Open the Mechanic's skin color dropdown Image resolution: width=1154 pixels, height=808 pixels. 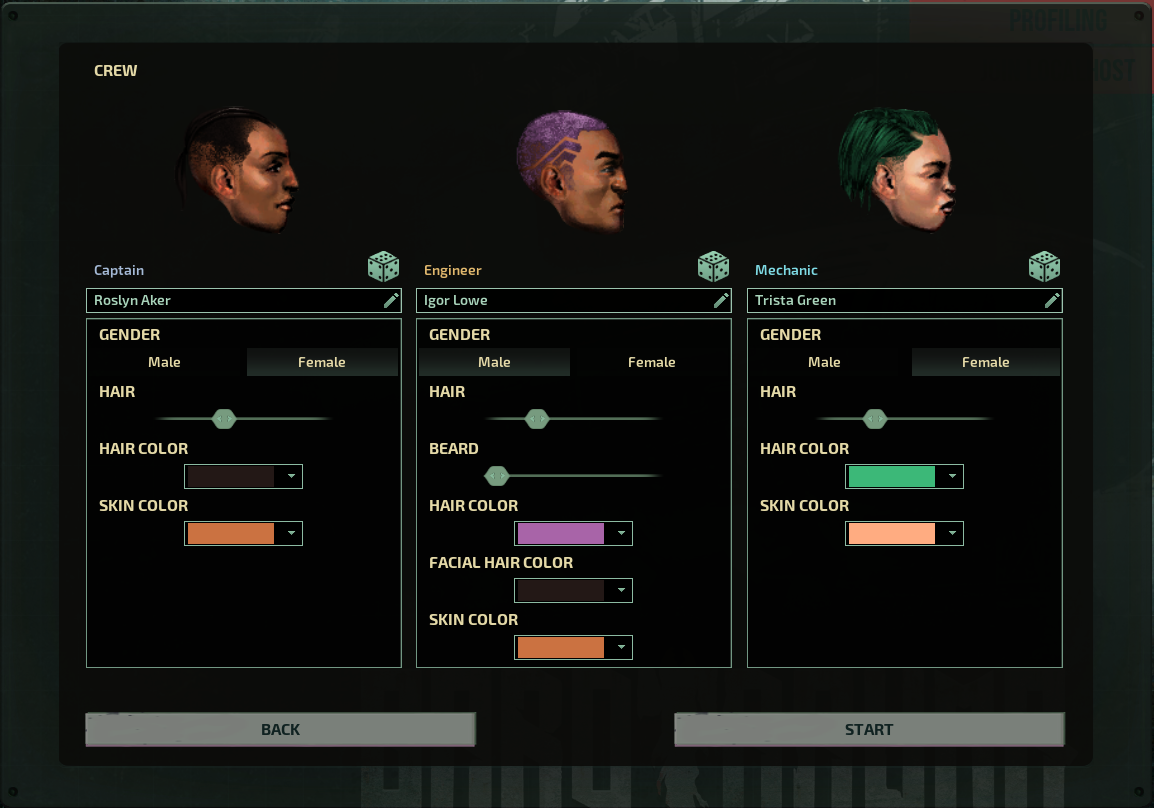pyautogui.click(x=904, y=533)
